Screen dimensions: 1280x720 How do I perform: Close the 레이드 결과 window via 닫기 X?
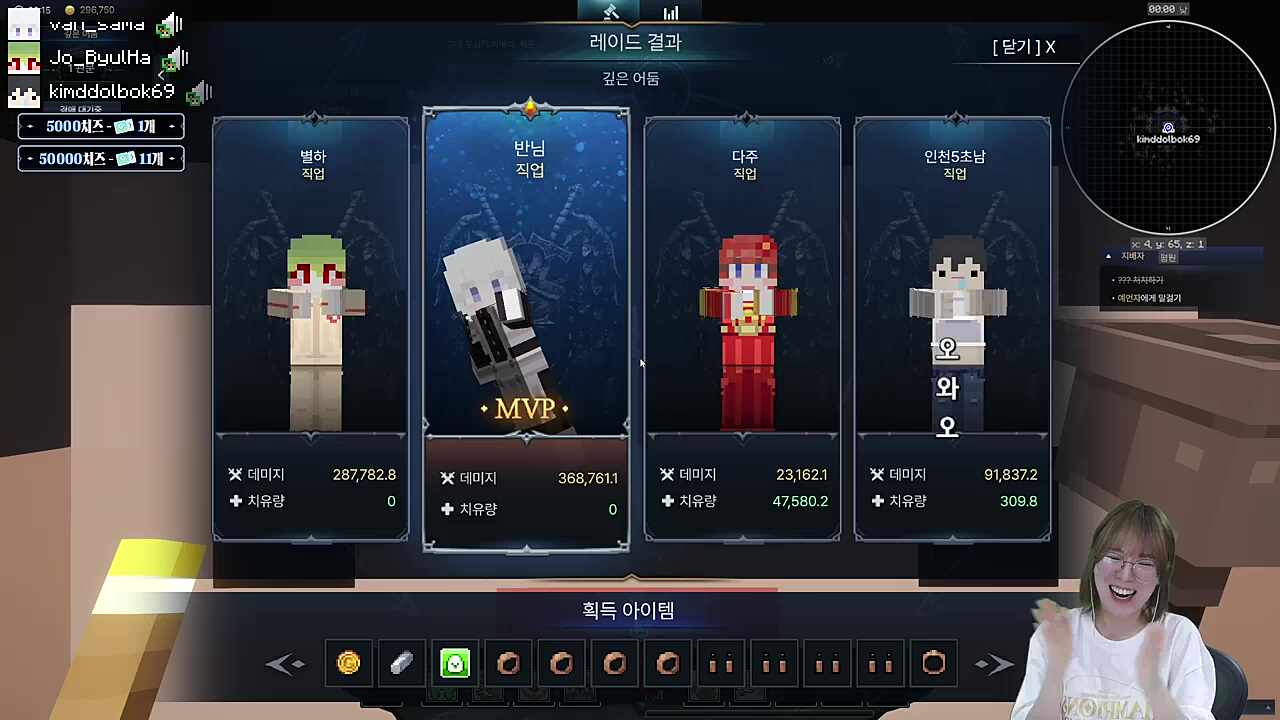coord(1022,47)
